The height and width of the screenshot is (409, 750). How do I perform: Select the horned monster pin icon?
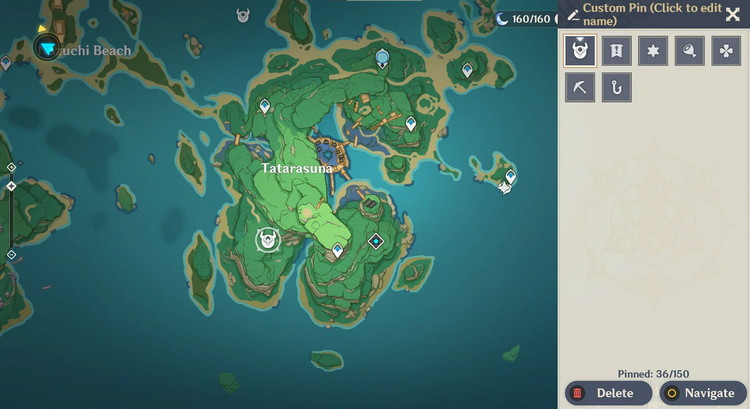tap(580, 50)
